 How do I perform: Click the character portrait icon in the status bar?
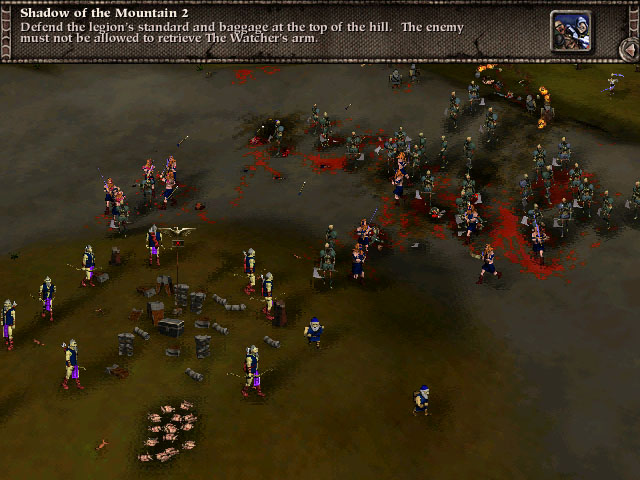click(569, 30)
